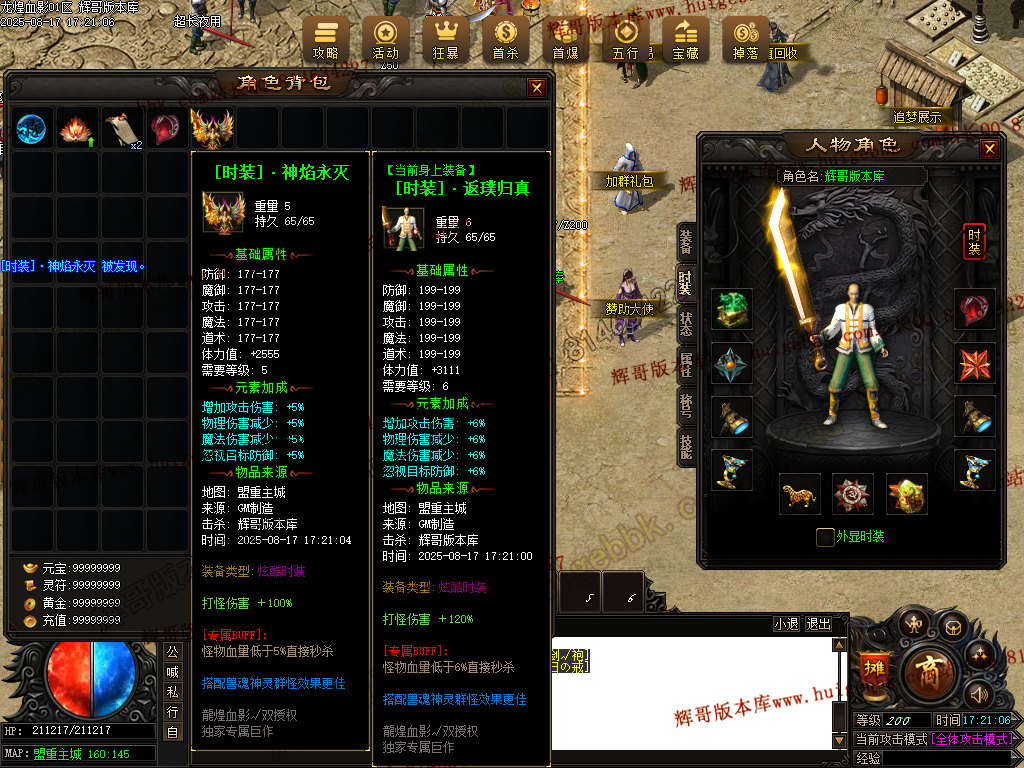Toggle the 外显时装 checkbox

[825, 537]
